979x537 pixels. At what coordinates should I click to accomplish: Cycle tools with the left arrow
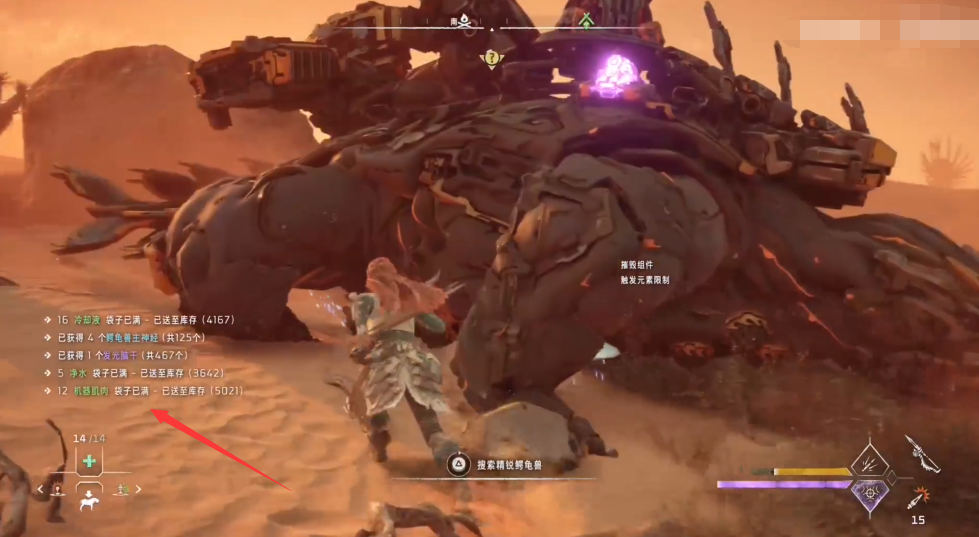41,490
